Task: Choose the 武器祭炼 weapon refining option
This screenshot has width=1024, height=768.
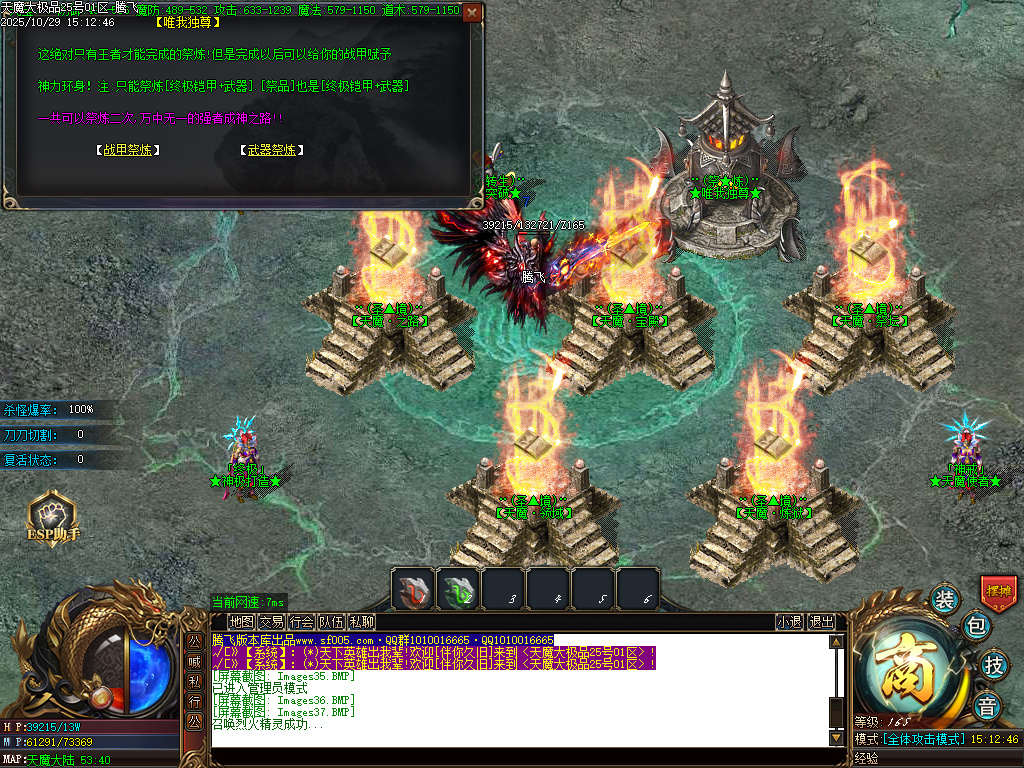Action: pos(272,150)
